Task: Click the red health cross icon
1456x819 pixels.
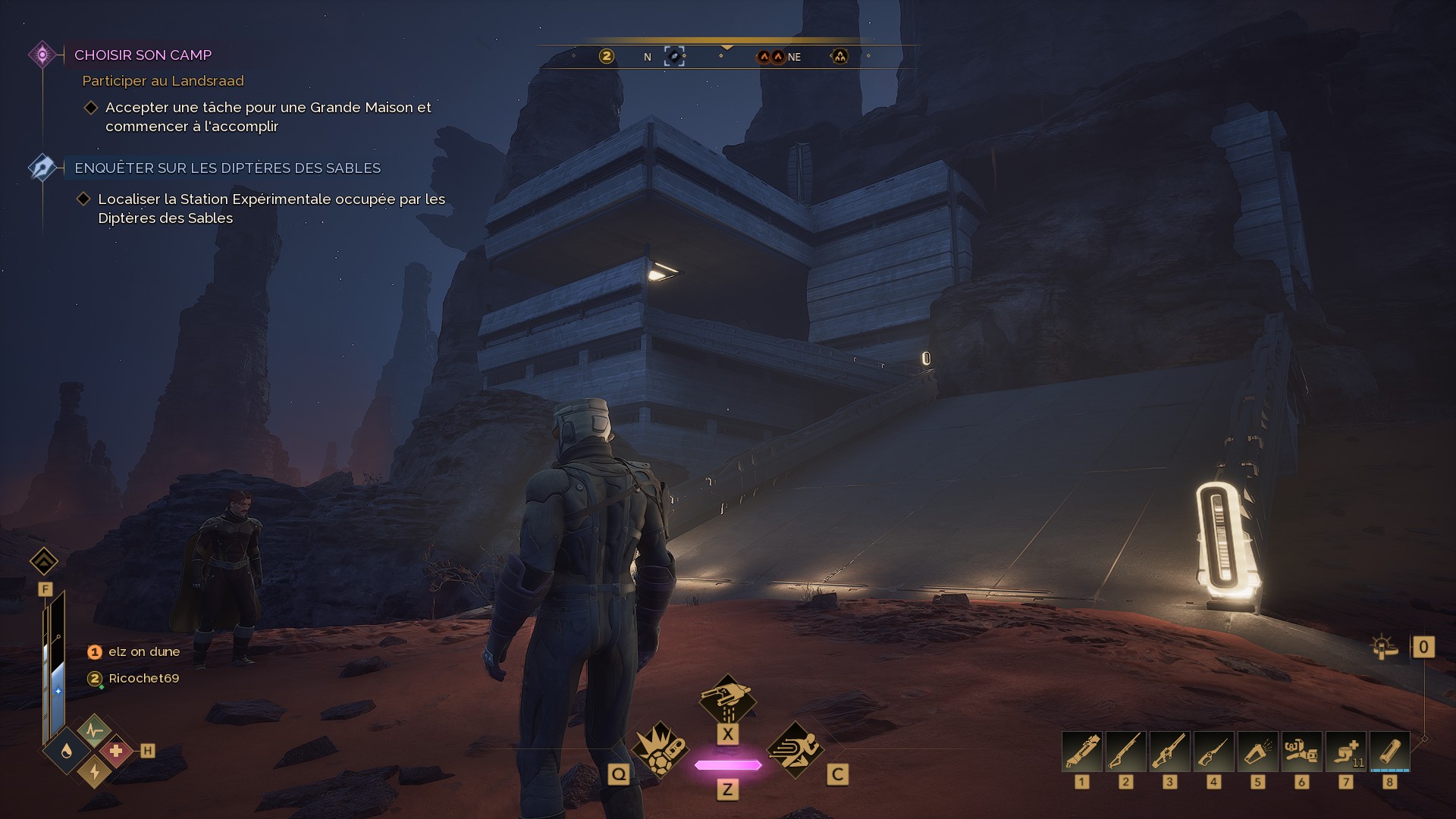Action: tap(116, 751)
